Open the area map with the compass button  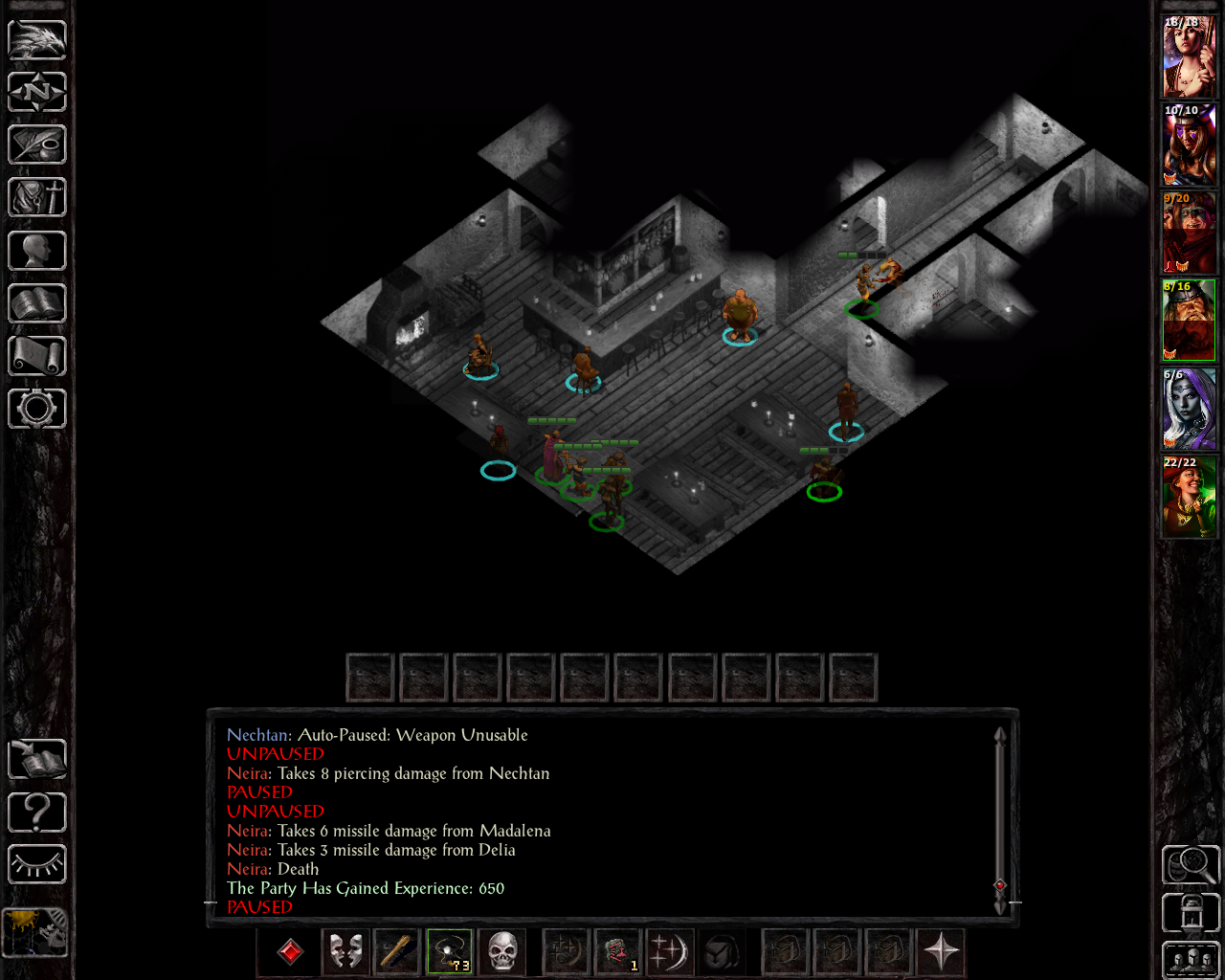(x=37, y=93)
